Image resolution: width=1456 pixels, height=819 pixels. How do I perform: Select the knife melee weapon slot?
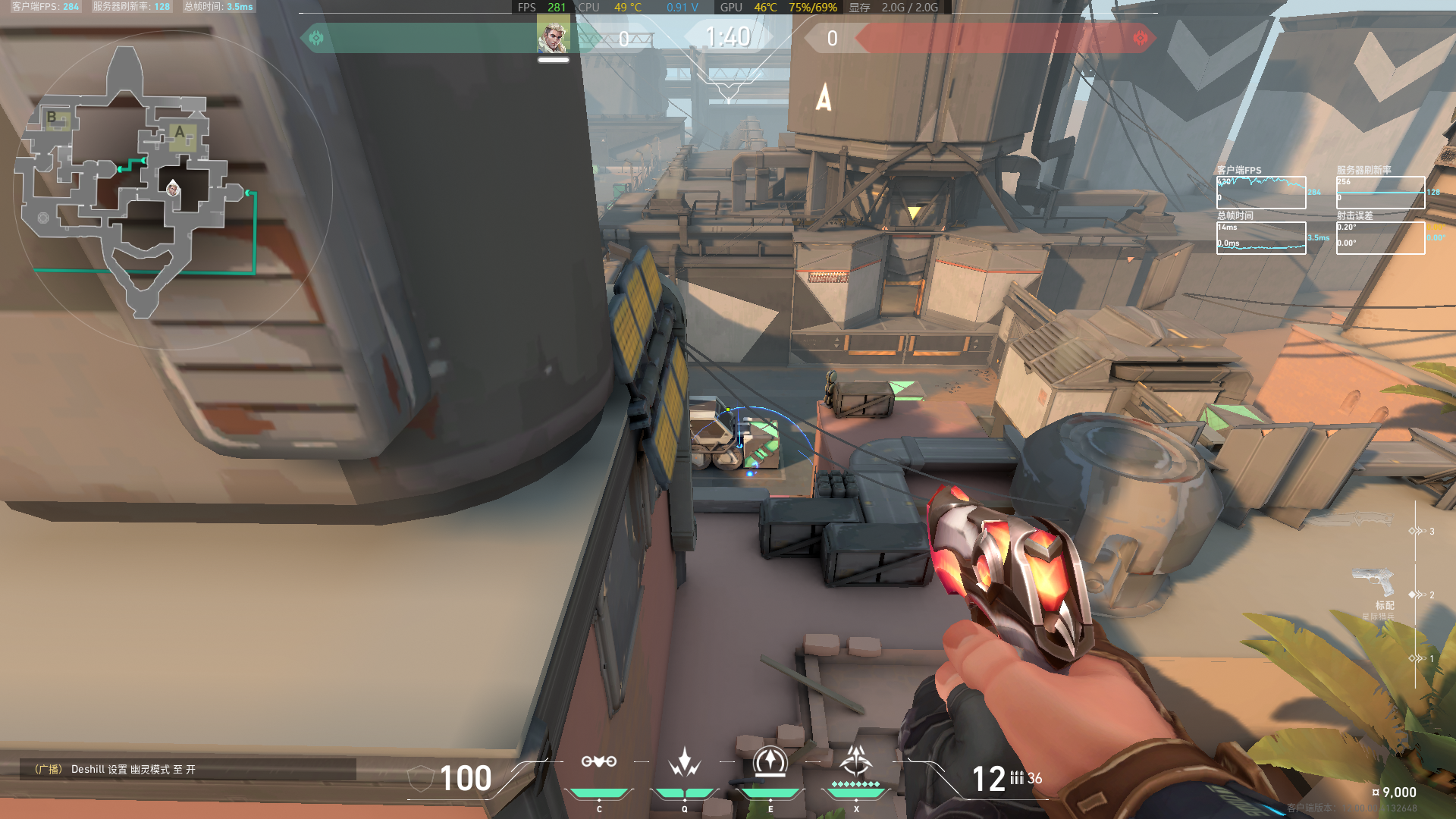pyautogui.click(x=1357, y=521)
